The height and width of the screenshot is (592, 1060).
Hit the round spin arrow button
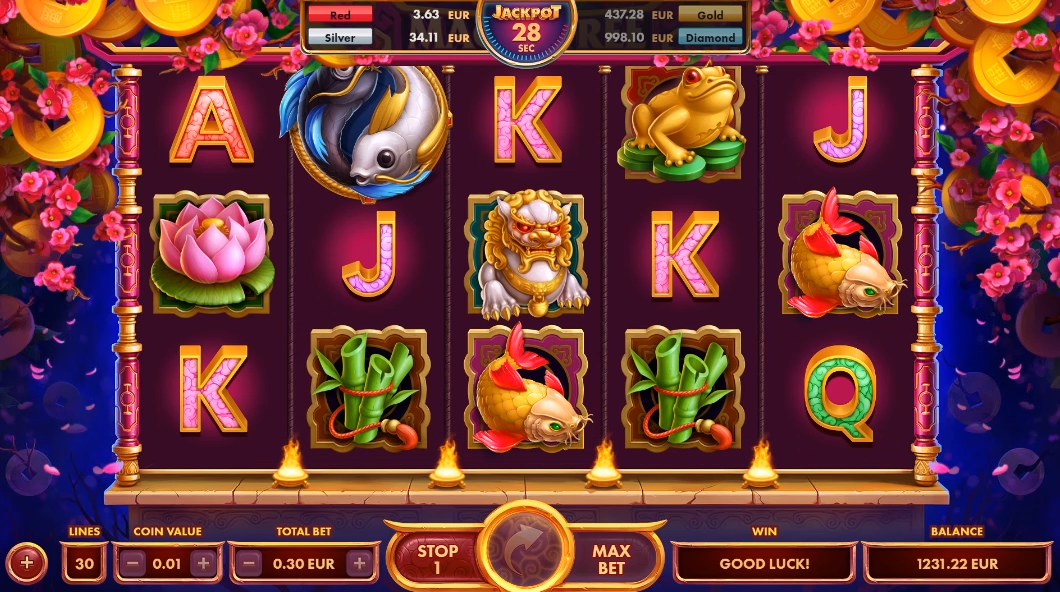tap(525, 552)
